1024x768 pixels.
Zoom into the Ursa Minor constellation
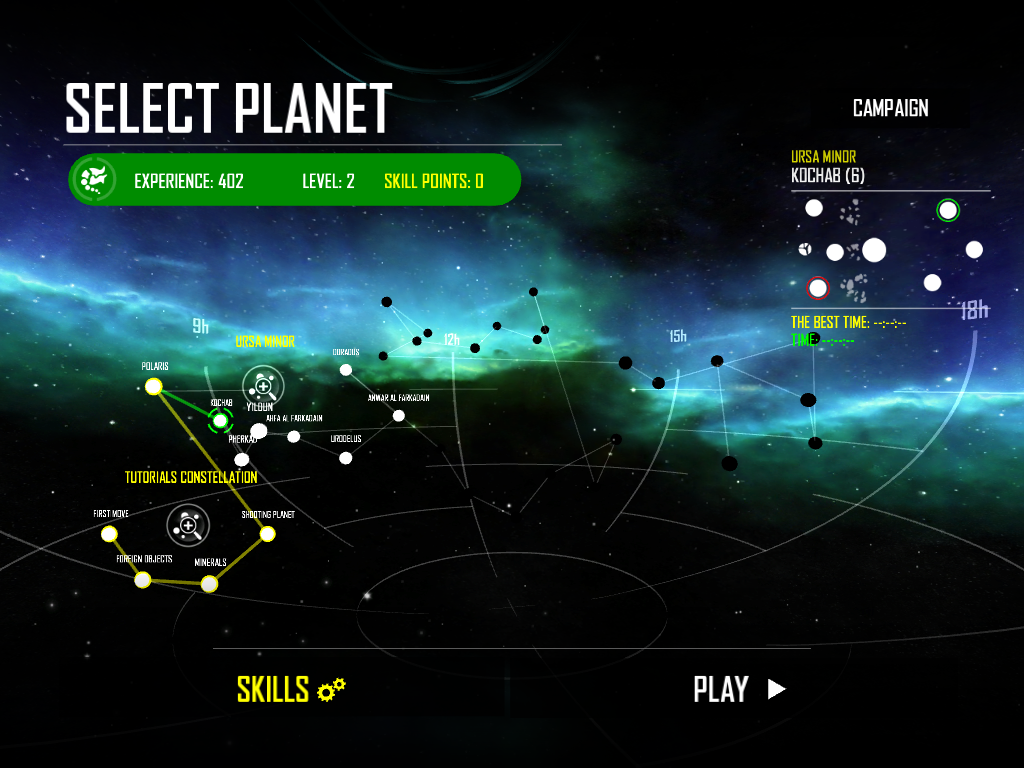pyautogui.click(x=263, y=385)
